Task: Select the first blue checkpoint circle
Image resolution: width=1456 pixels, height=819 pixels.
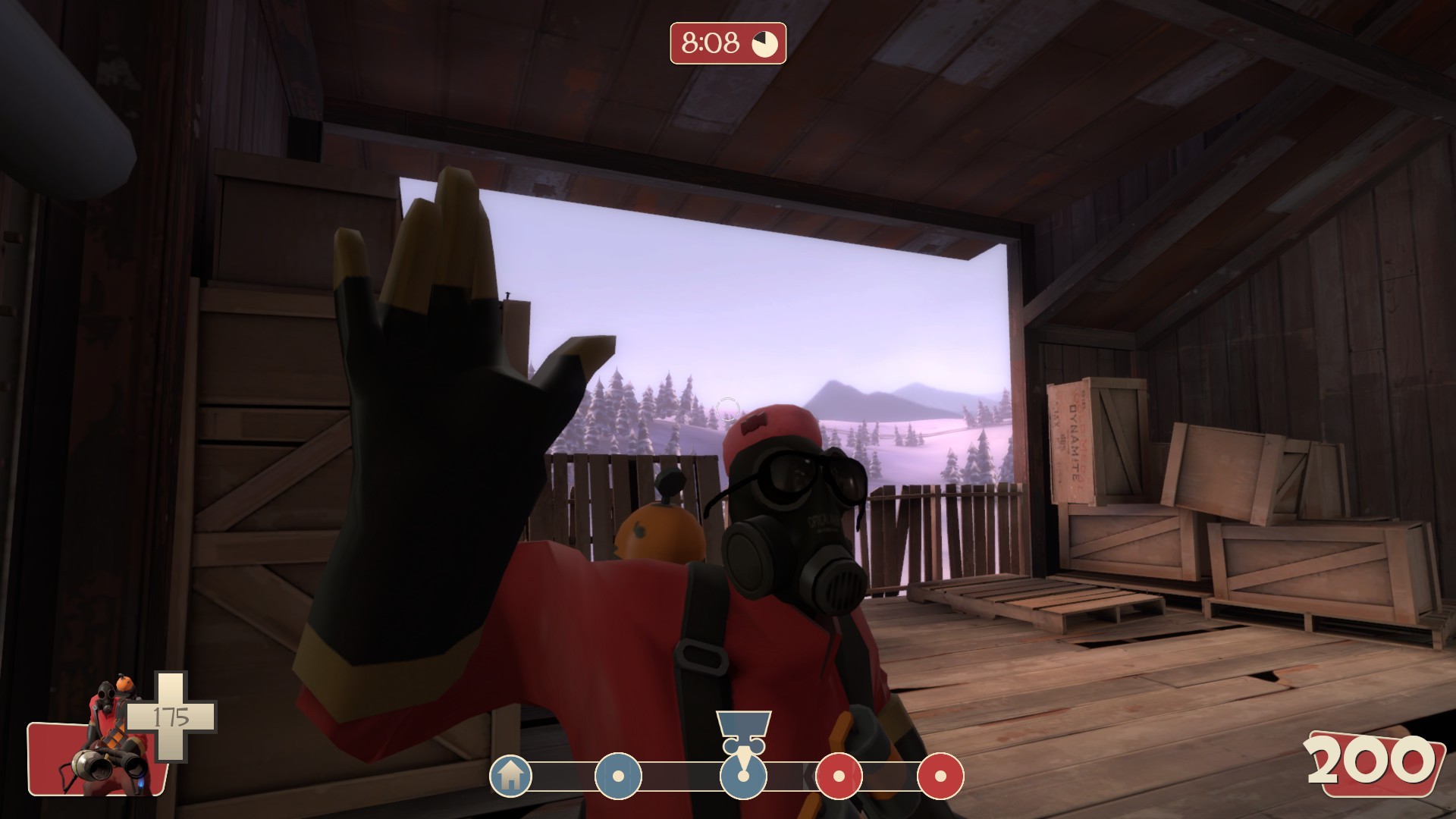Action: (x=617, y=776)
